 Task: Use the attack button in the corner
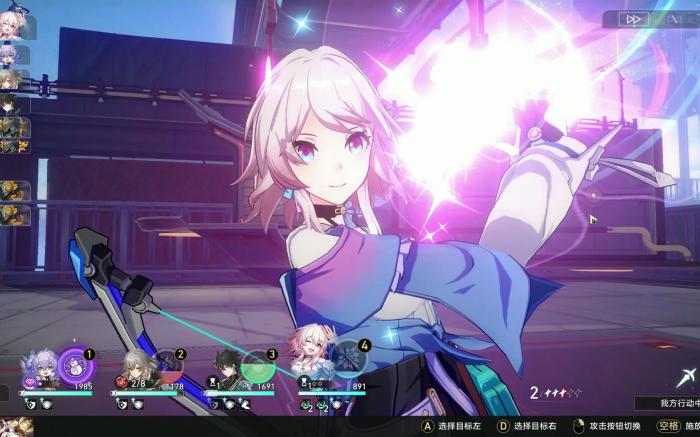point(684,378)
